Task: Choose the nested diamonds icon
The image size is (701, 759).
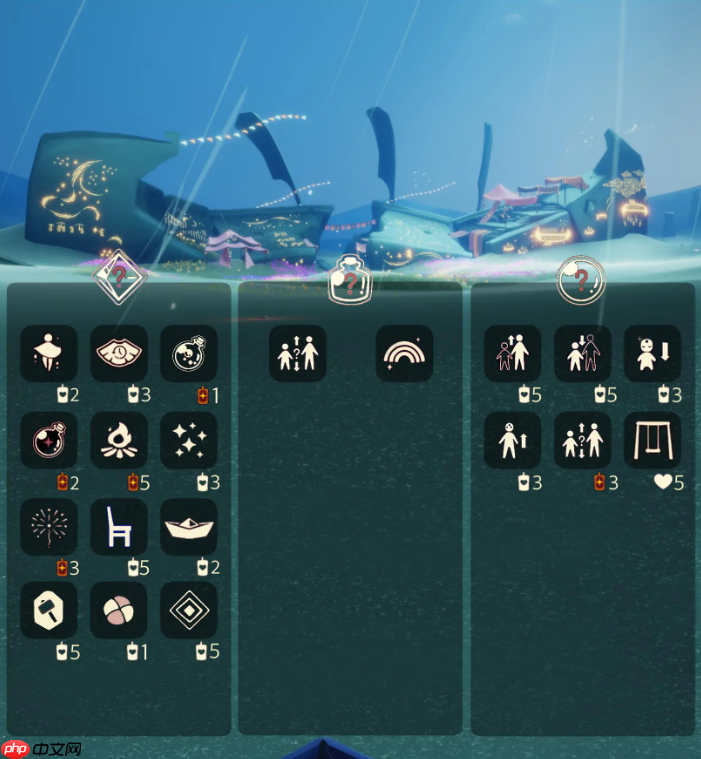Action: [x=189, y=611]
